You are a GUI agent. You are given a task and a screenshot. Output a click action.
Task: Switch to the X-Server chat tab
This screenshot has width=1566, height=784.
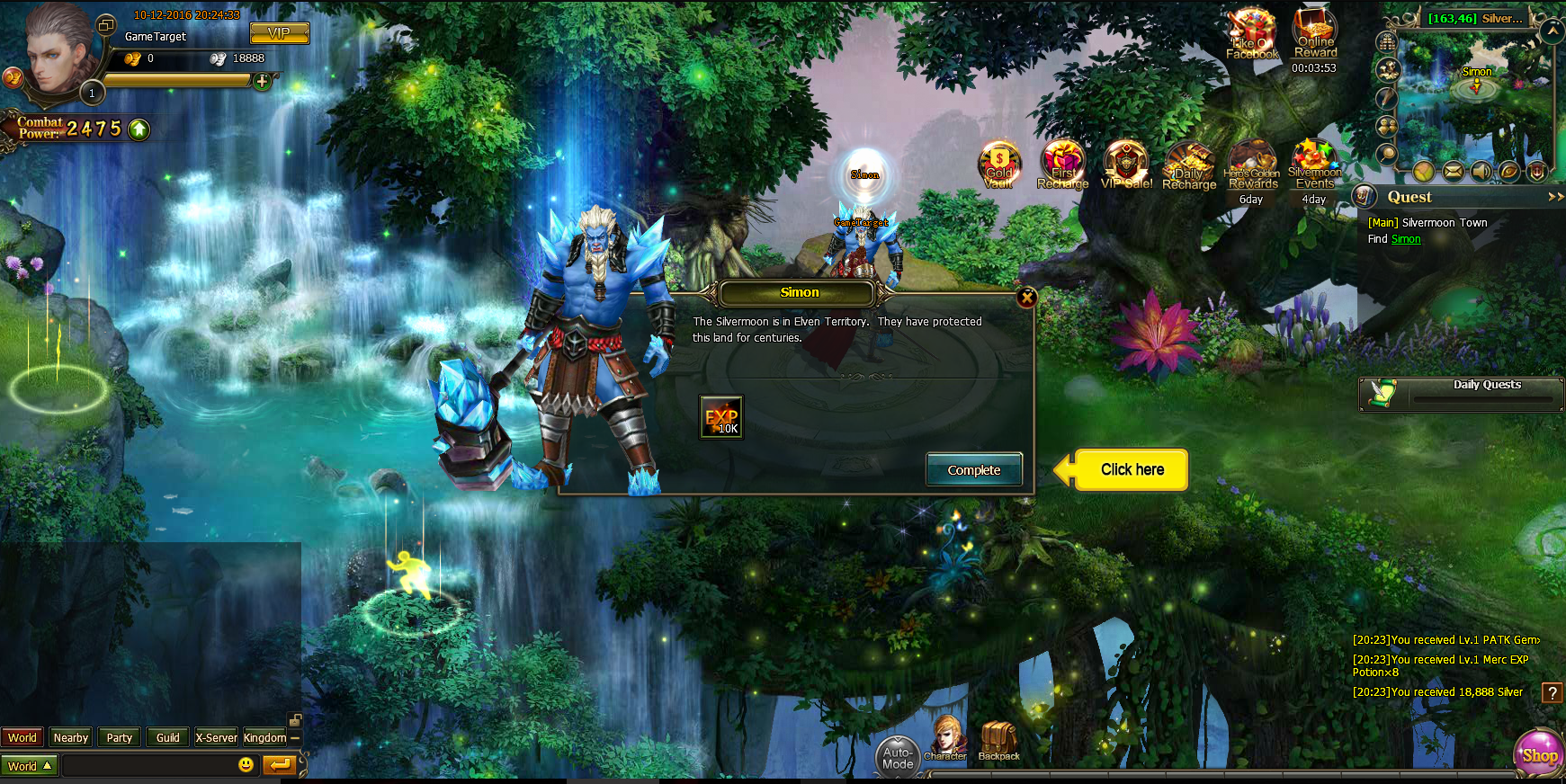(x=216, y=736)
